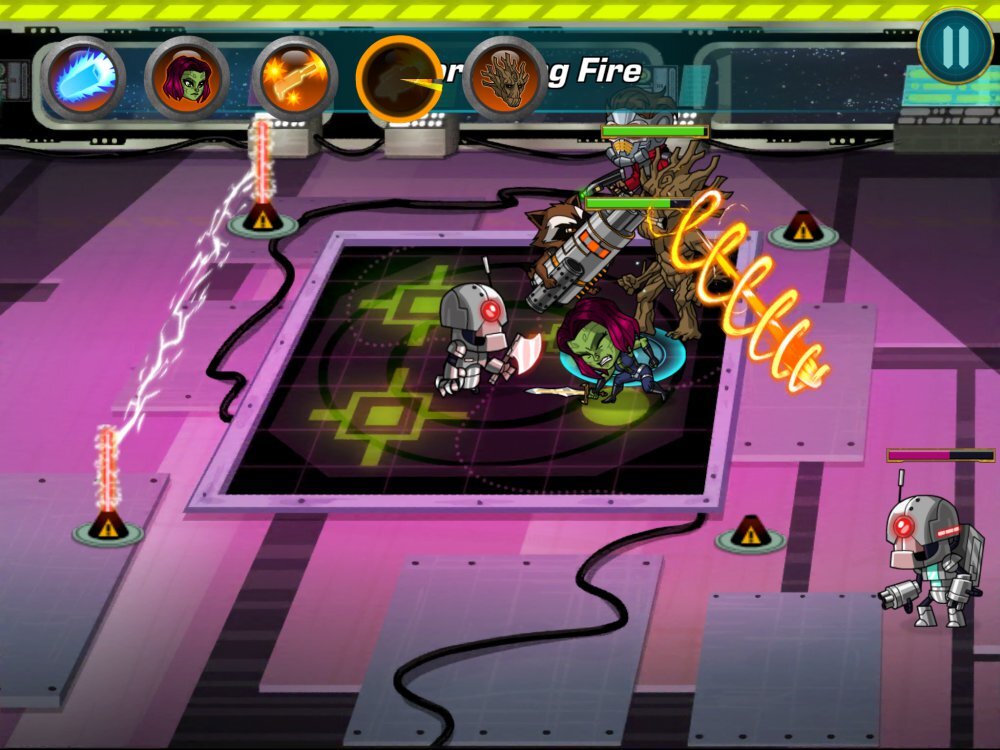This screenshot has width=1000, height=750.
Task: Activate the blue energy blast ability
Action: coord(83,78)
